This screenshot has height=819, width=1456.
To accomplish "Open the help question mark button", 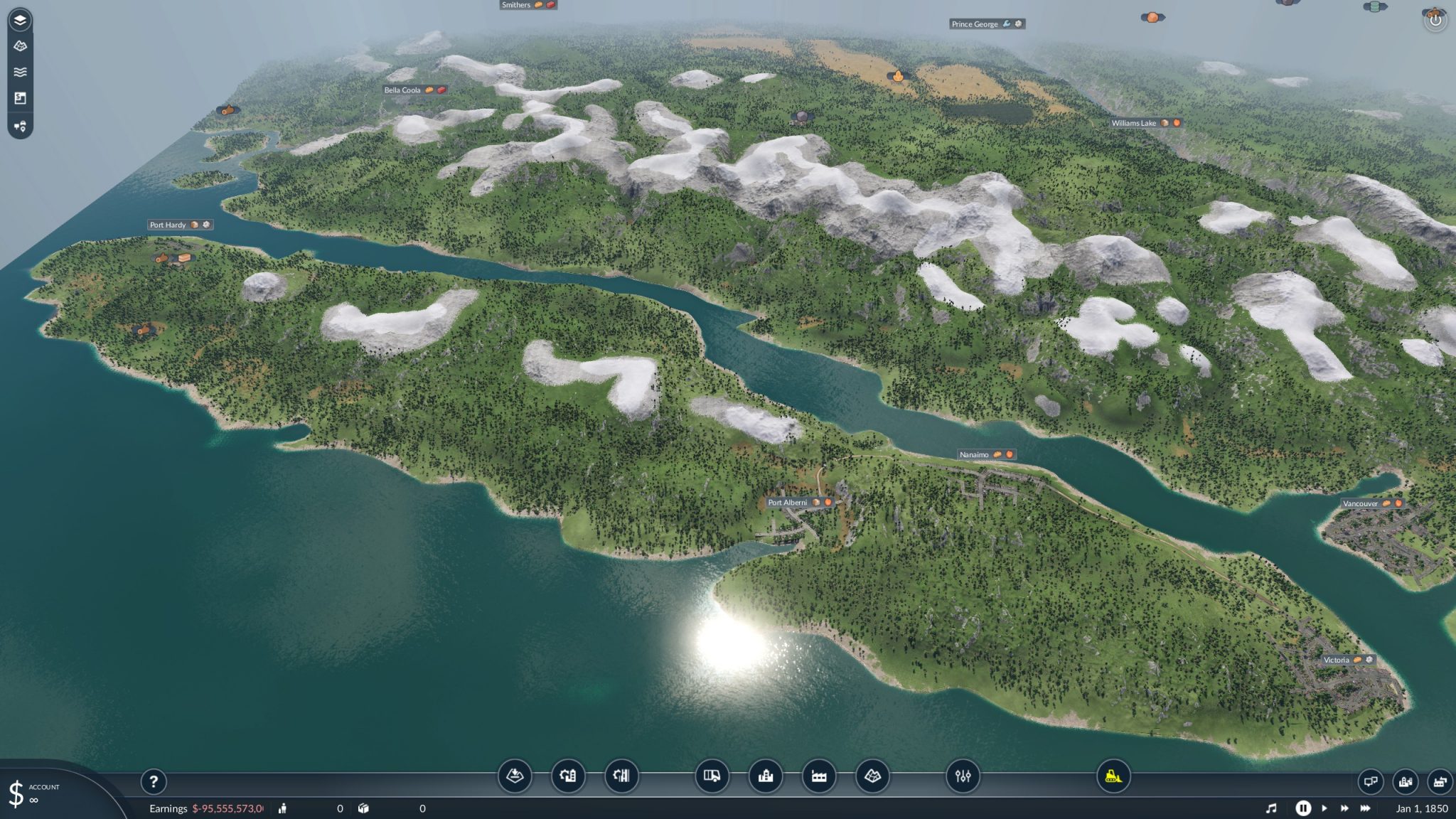I will 153,781.
